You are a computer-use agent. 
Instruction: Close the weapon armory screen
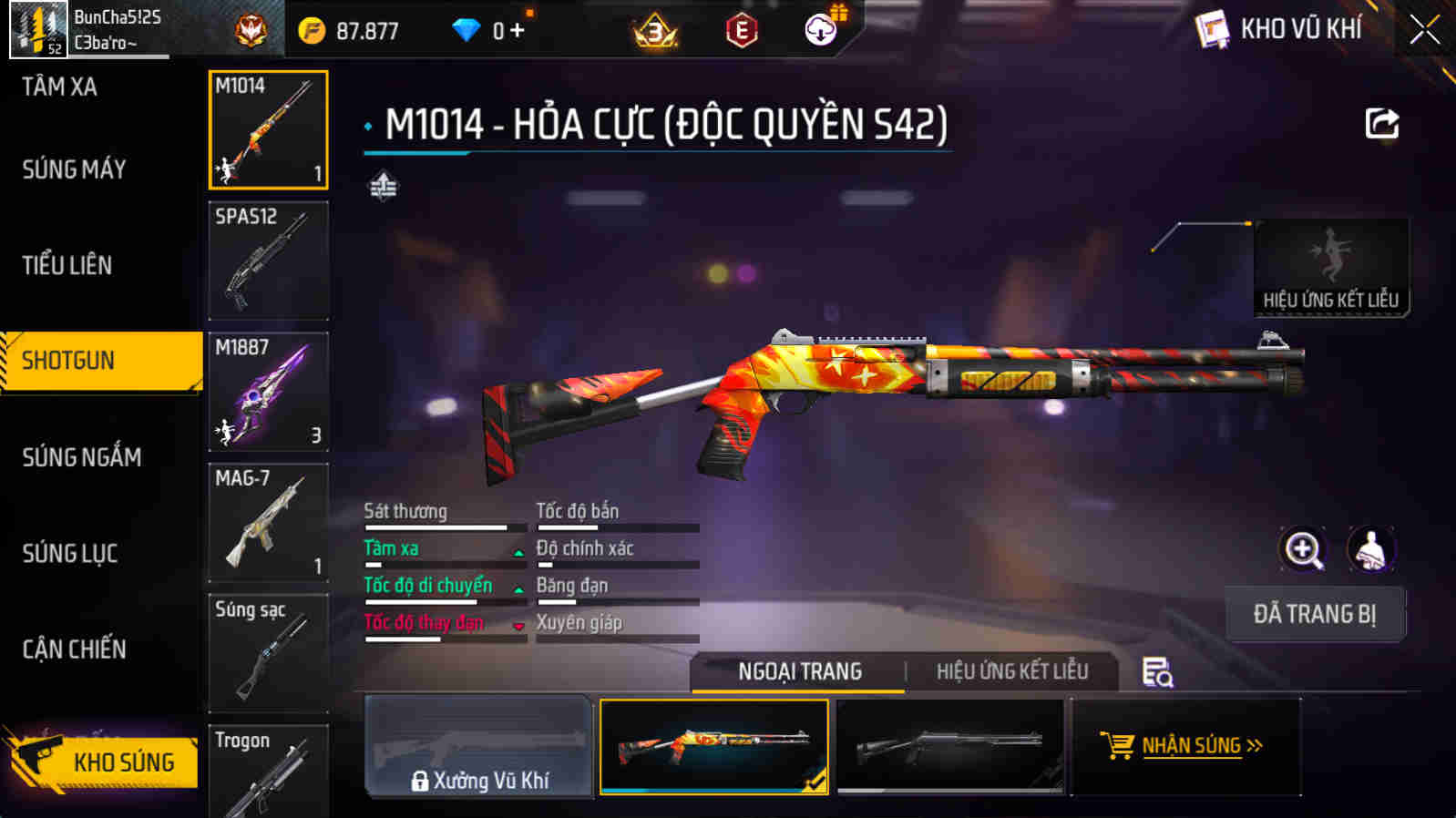pyautogui.click(x=1424, y=30)
